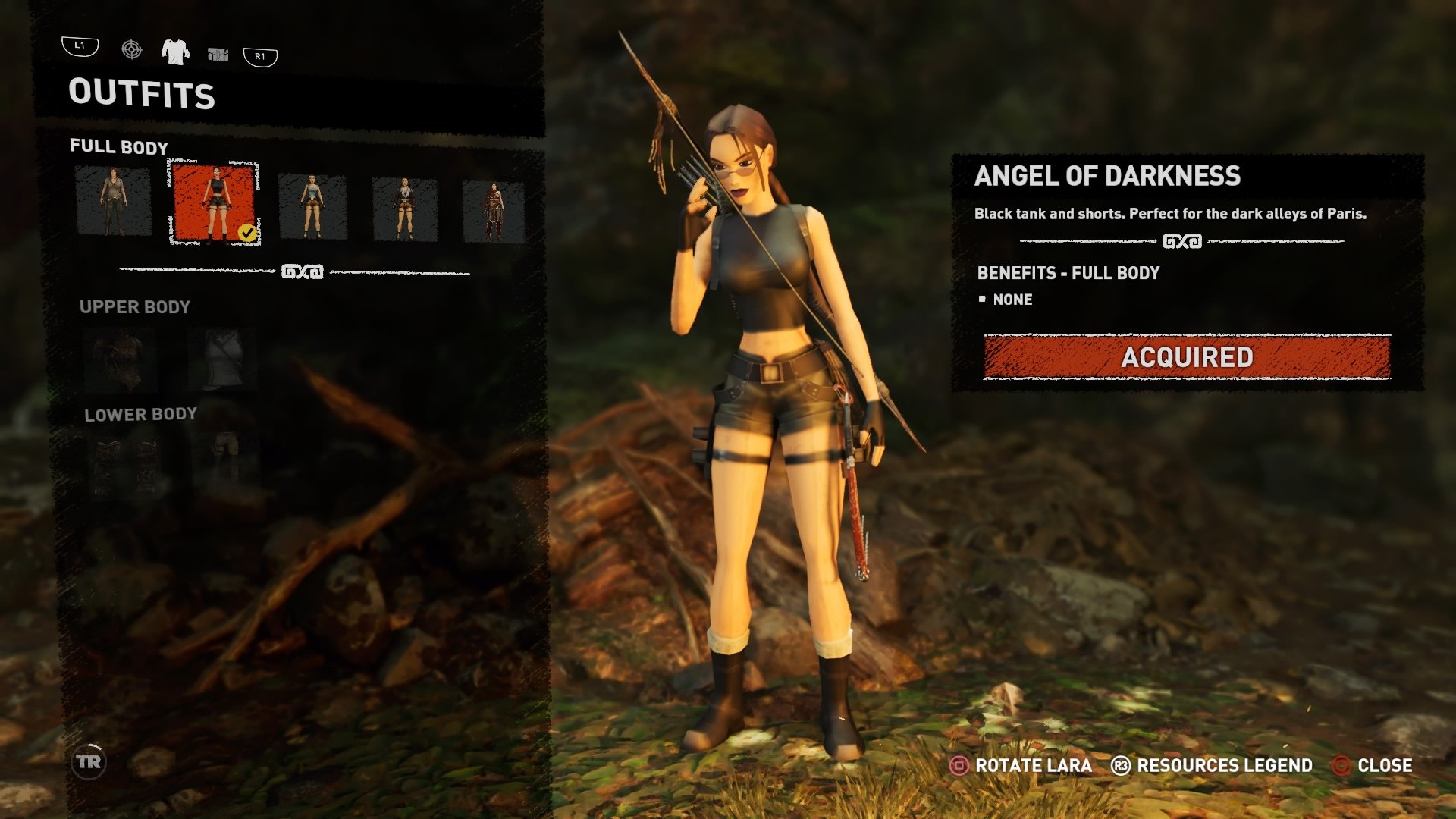The image size is (1456, 819).
Task: Choose the brown leather upper body piece
Action: pyautogui.click(x=120, y=359)
